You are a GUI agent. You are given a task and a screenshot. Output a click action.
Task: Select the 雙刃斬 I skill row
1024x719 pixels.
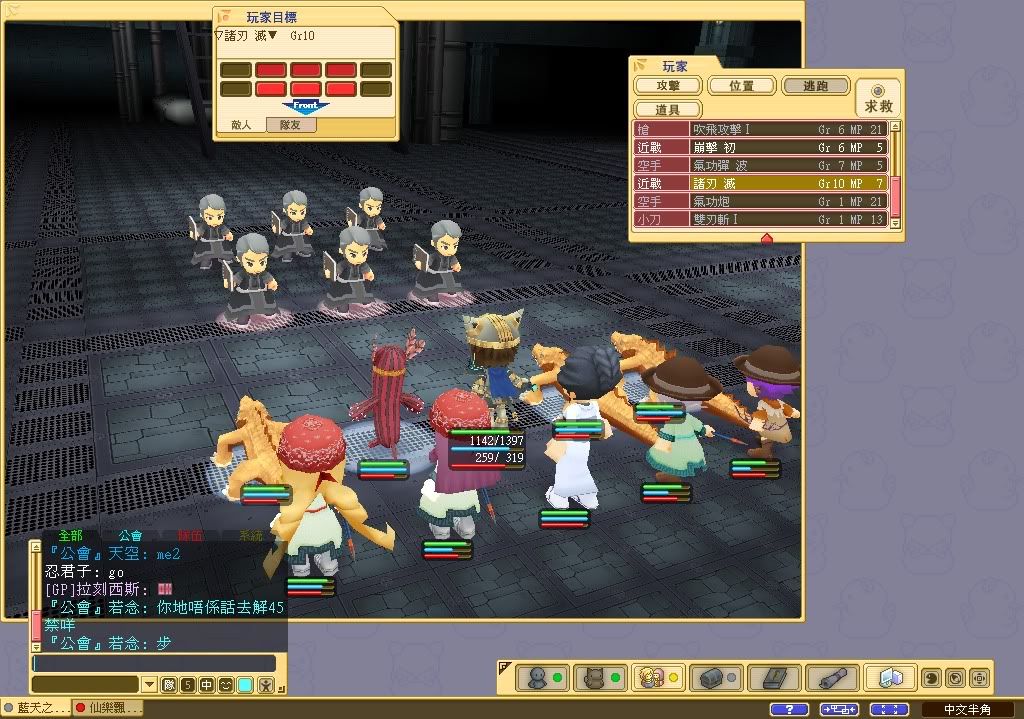(762, 220)
